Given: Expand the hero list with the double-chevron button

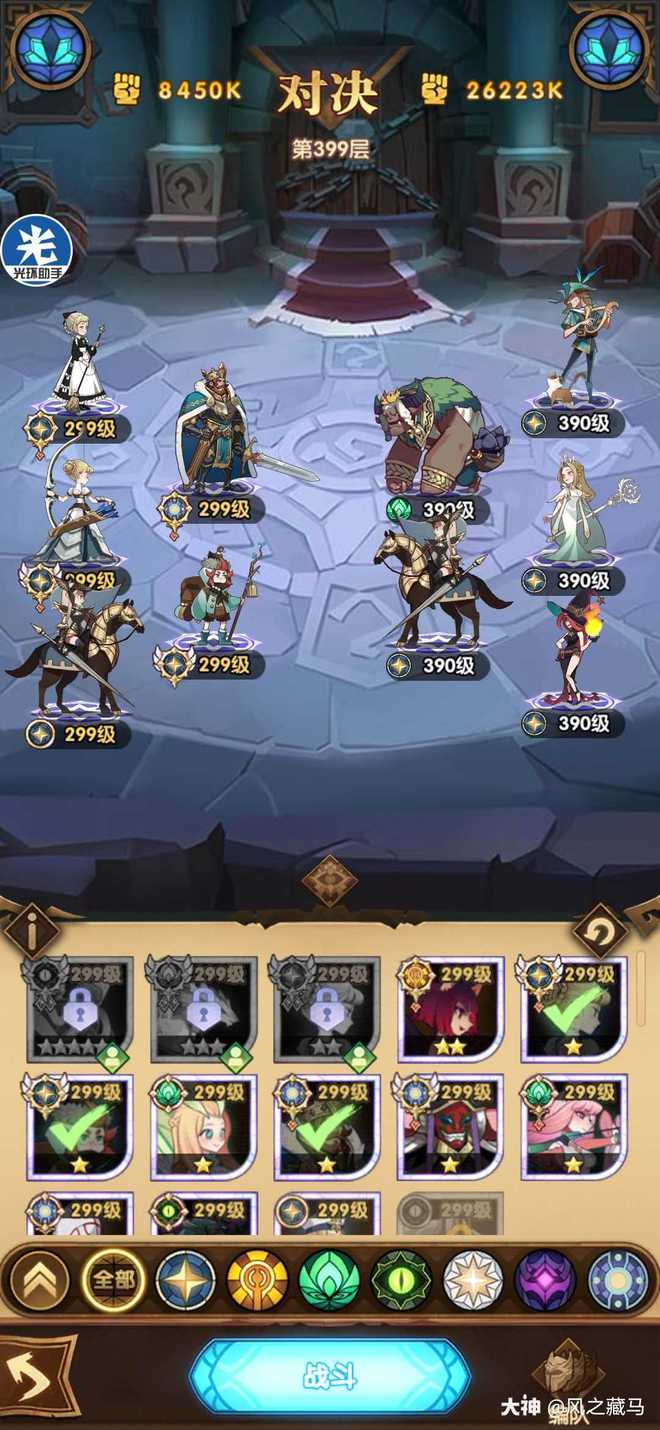Looking at the screenshot, I should 39,1279.
